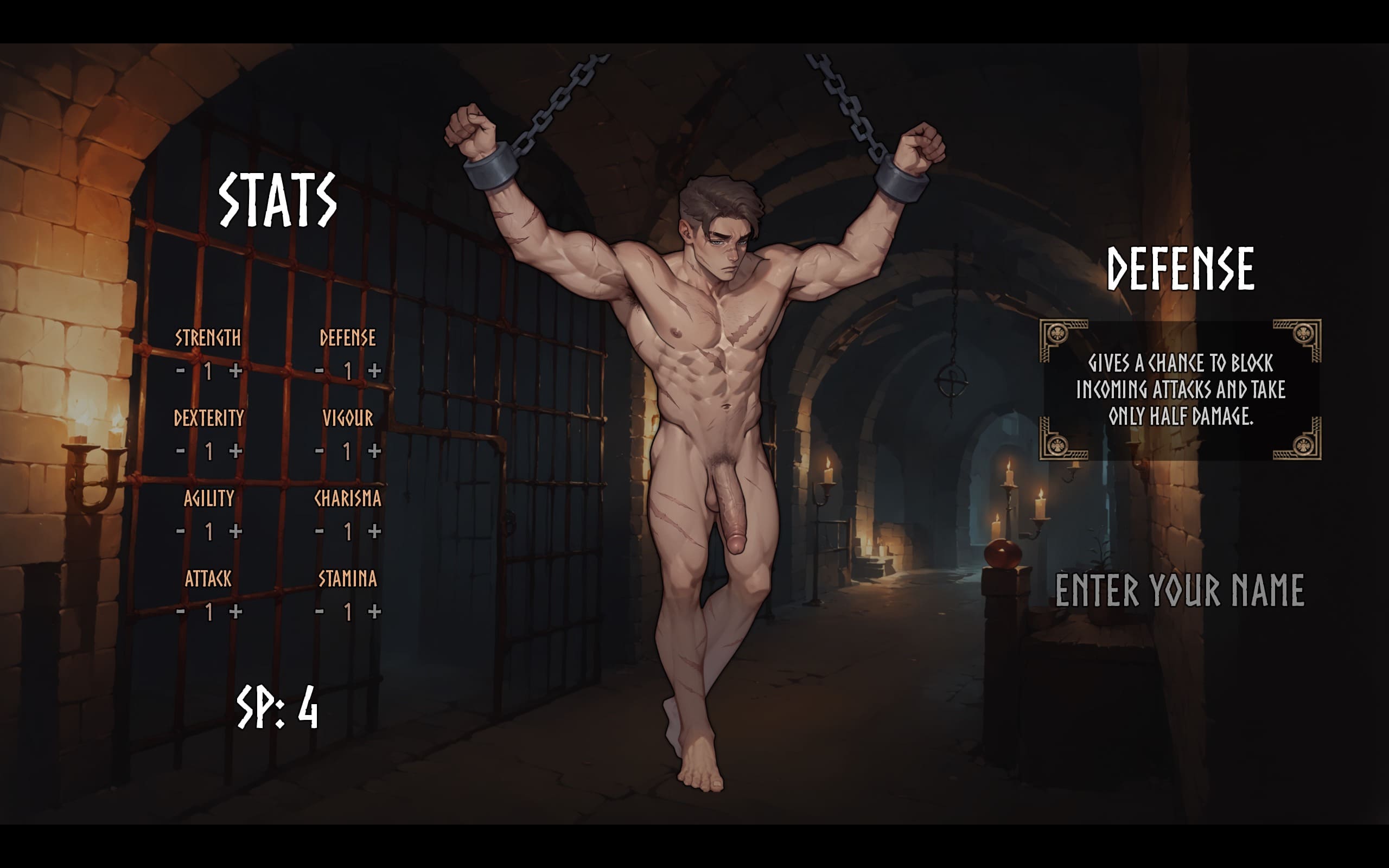Add a point to Stamina
Screen dimensions: 1389x868
(x=374, y=612)
